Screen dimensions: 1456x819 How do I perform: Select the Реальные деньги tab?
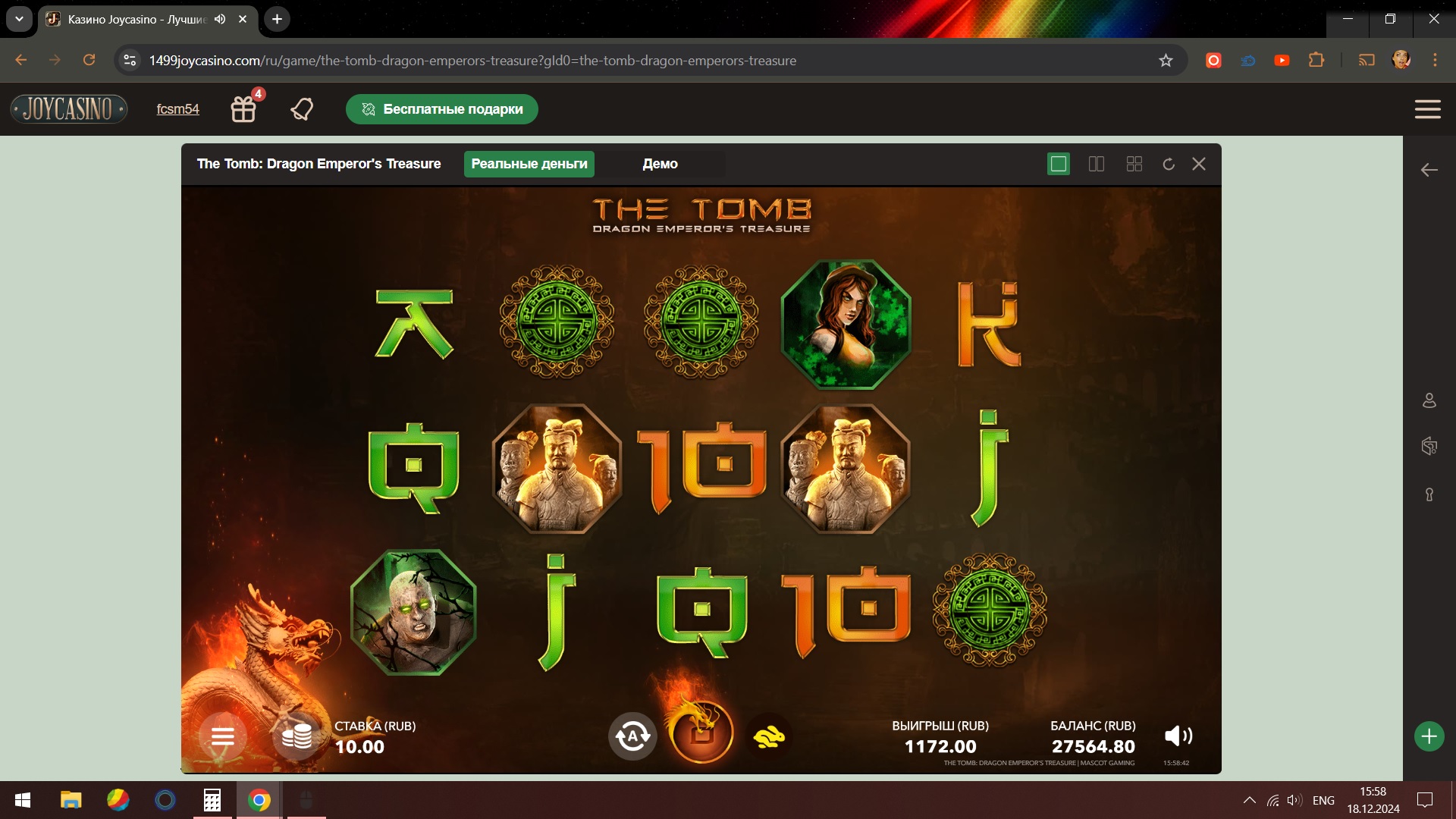click(x=529, y=164)
